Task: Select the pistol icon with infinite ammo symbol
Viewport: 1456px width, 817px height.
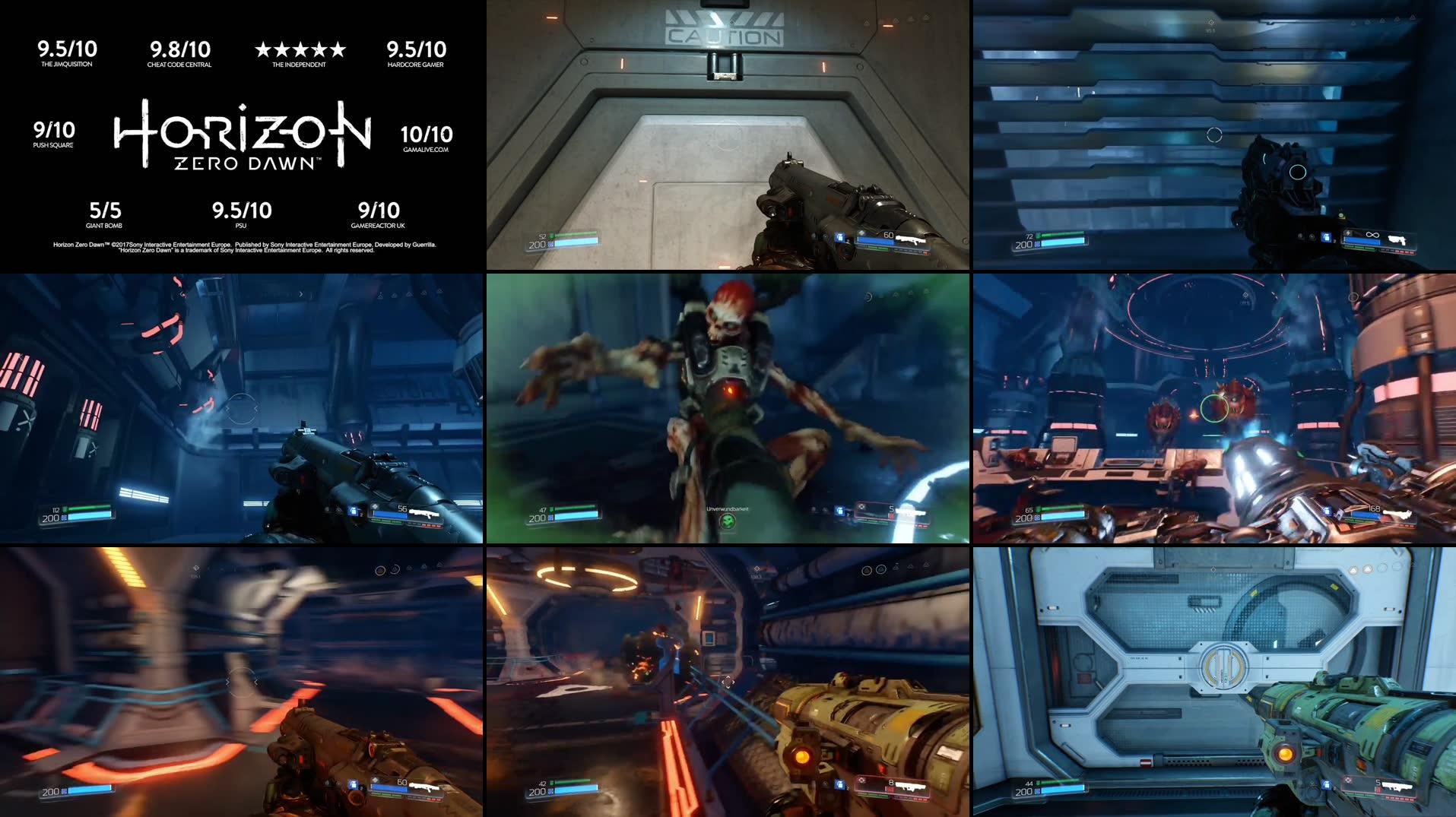Action: pos(1397,240)
